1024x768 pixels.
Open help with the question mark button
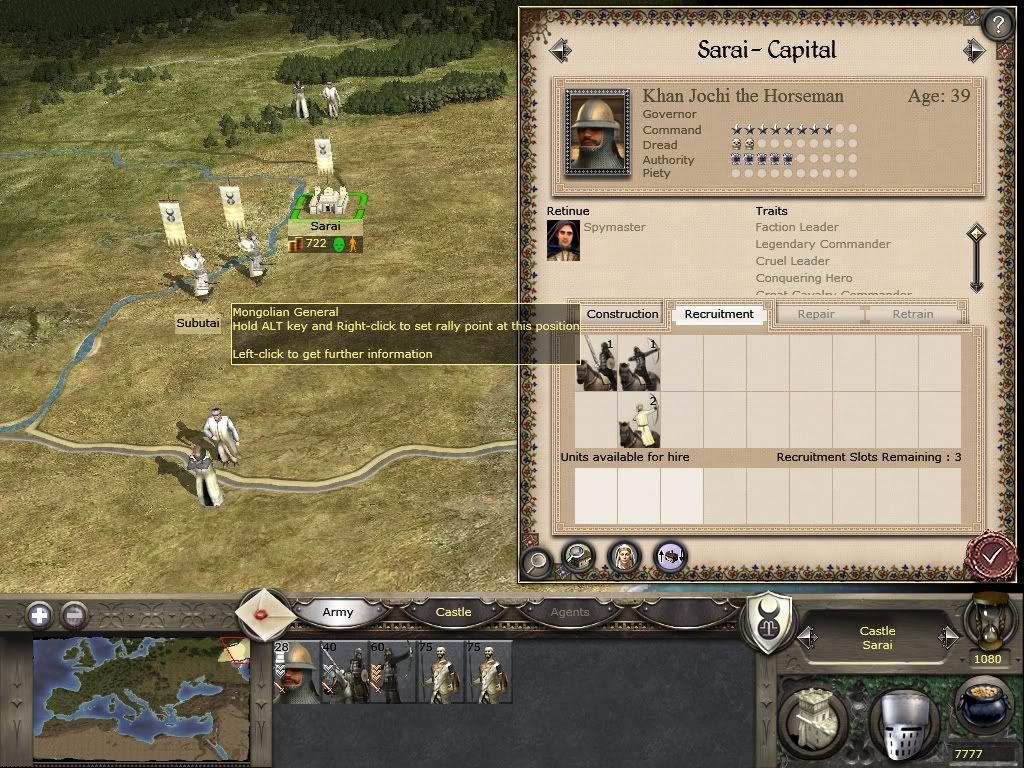(998, 24)
